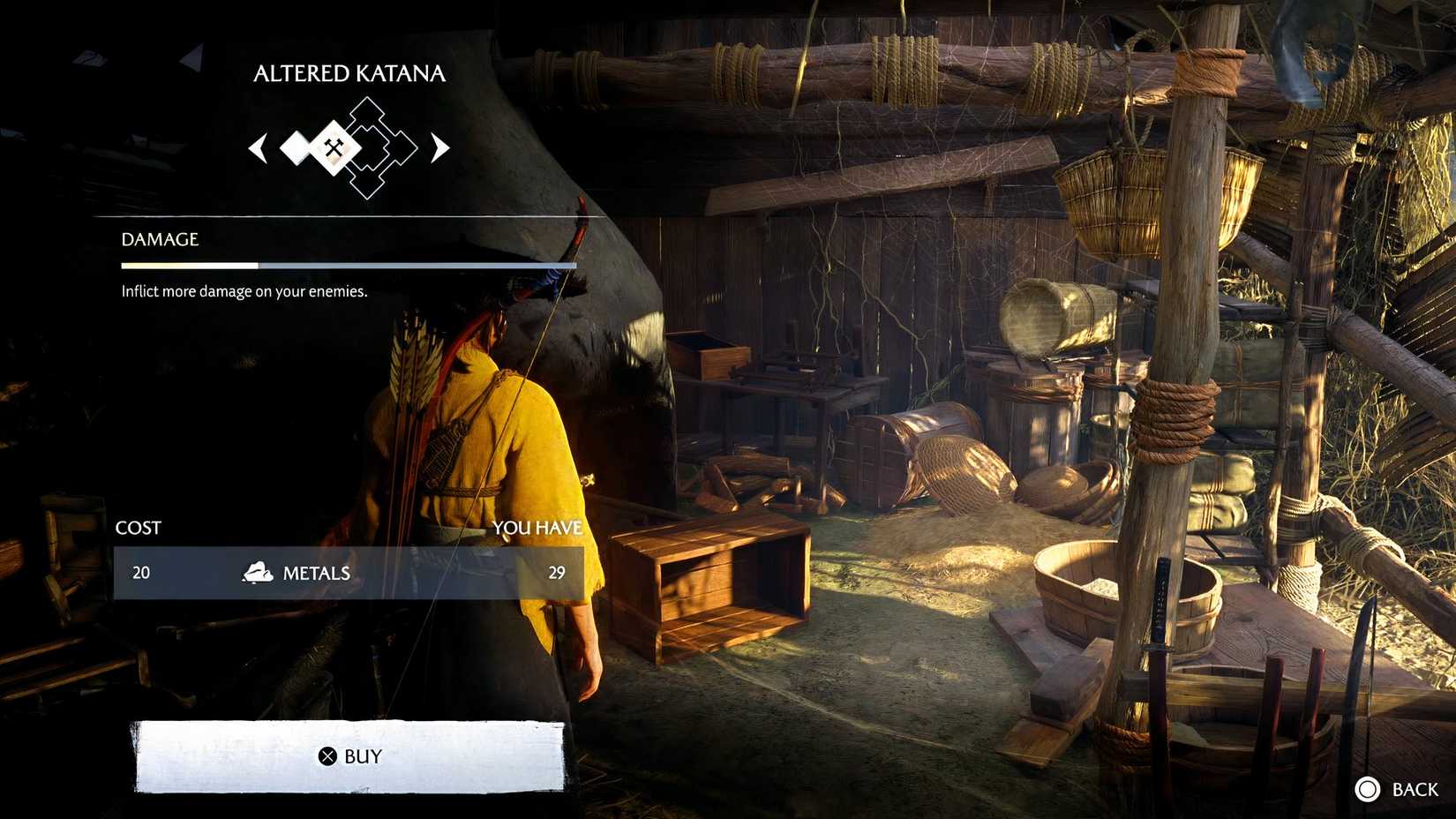Click the circle button symbol next to BACK
The height and width of the screenshot is (819, 1456).
click(1370, 788)
